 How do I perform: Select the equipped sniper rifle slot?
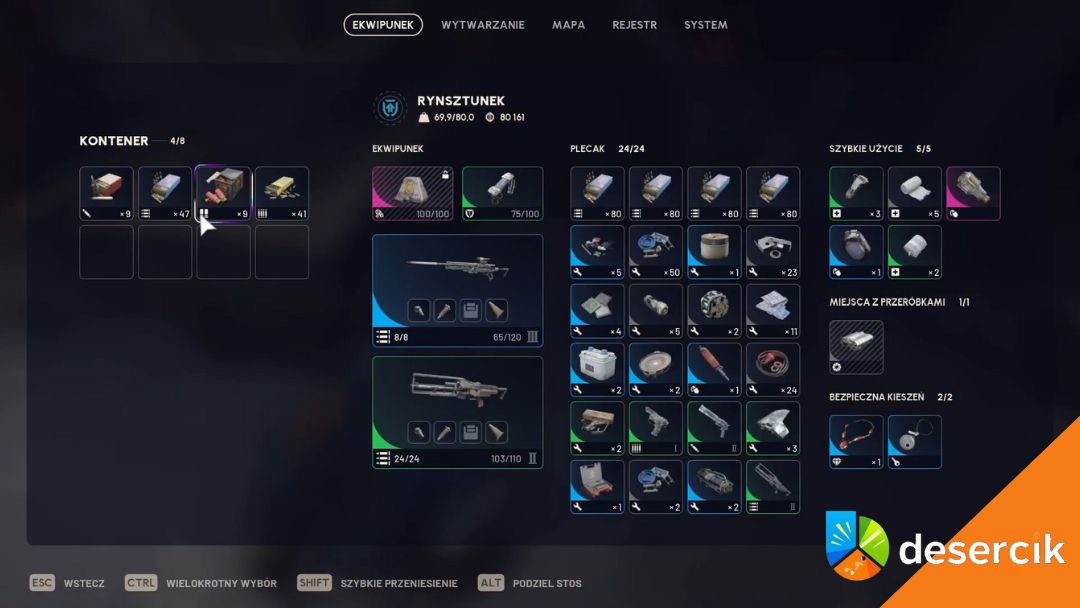coord(457,290)
